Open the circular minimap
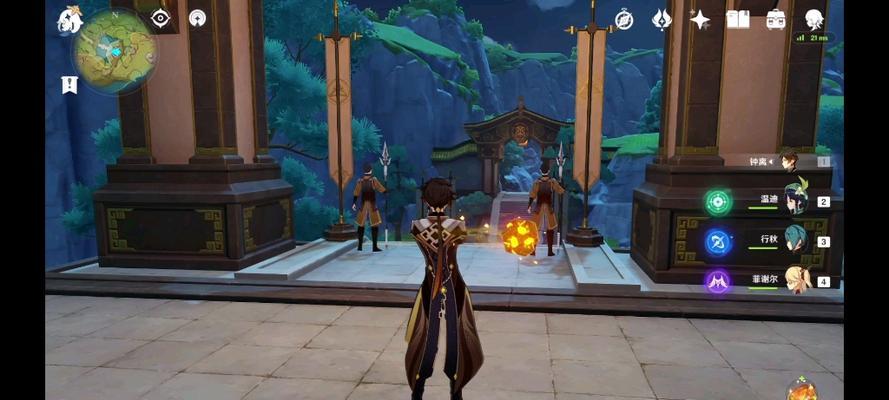The width and height of the screenshot is (889, 400). (x=113, y=50)
